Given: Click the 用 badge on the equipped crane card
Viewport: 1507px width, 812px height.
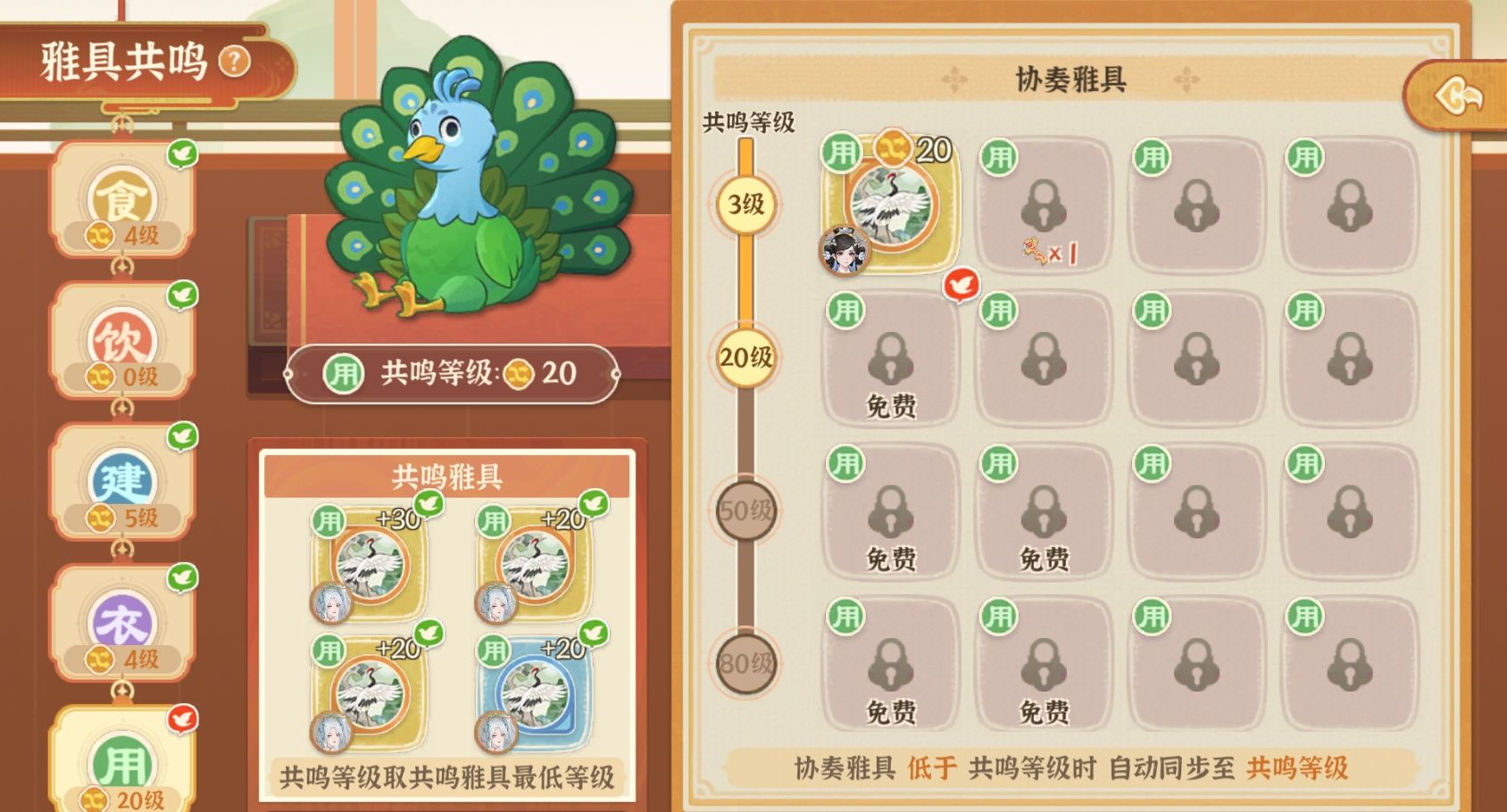Looking at the screenshot, I should [843, 152].
